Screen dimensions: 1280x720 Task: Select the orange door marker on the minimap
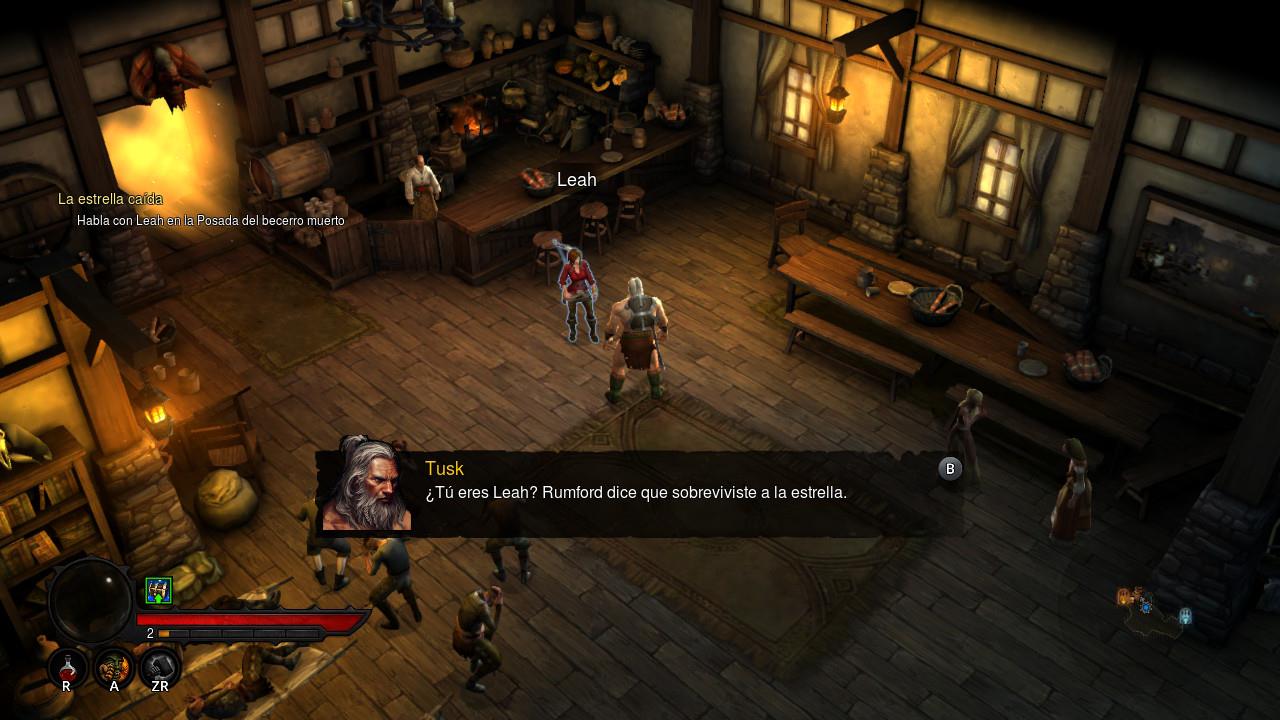tap(1124, 597)
